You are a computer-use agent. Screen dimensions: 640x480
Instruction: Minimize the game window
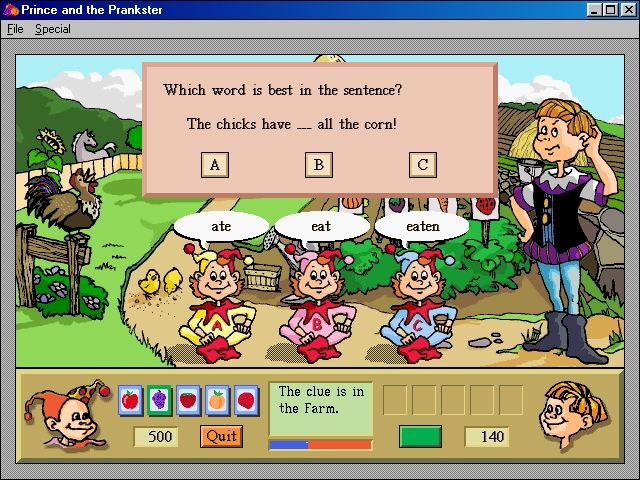pyautogui.click(x=595, y=10)
